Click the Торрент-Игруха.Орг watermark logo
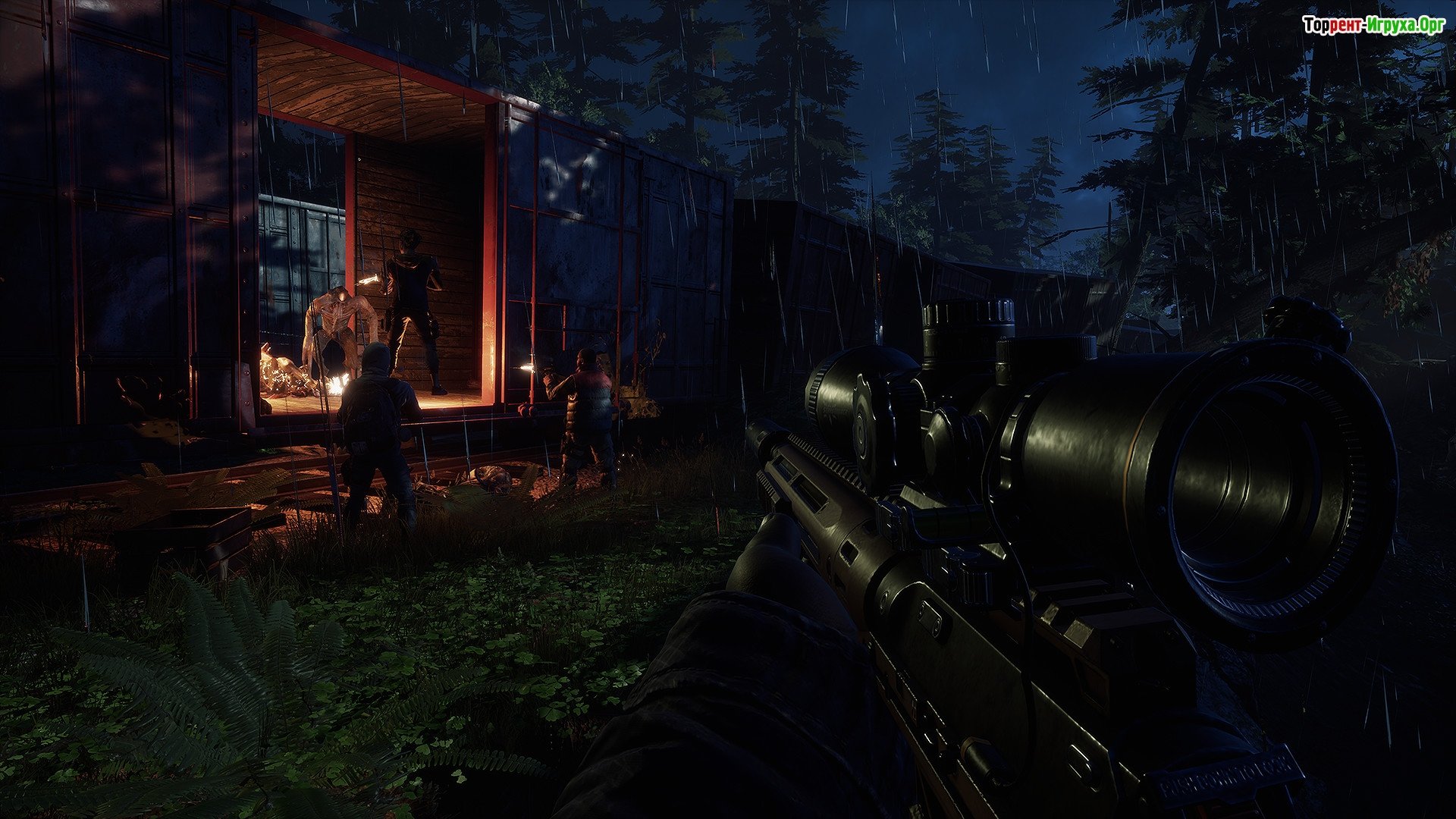This screenshot has width=1456, height=819. coord(1373,25)
